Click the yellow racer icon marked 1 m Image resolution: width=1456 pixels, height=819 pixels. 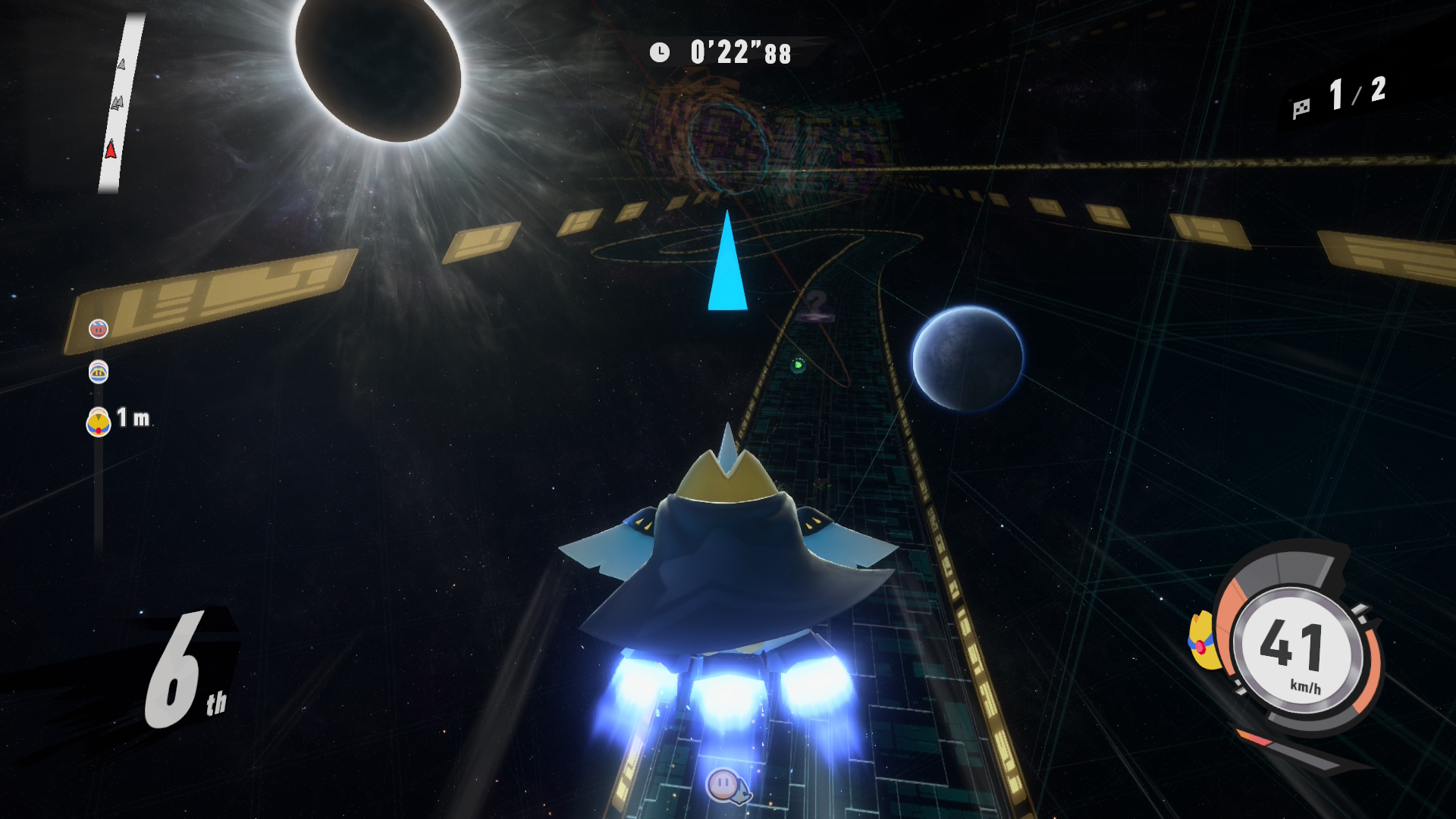pos(99,422)
